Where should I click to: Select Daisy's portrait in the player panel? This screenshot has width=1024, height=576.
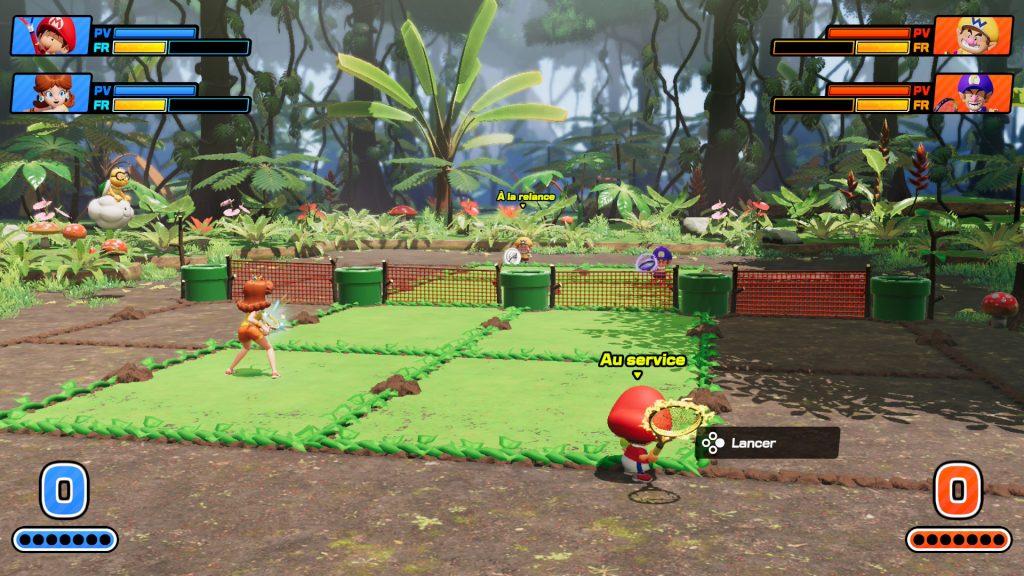pos(51,93)
